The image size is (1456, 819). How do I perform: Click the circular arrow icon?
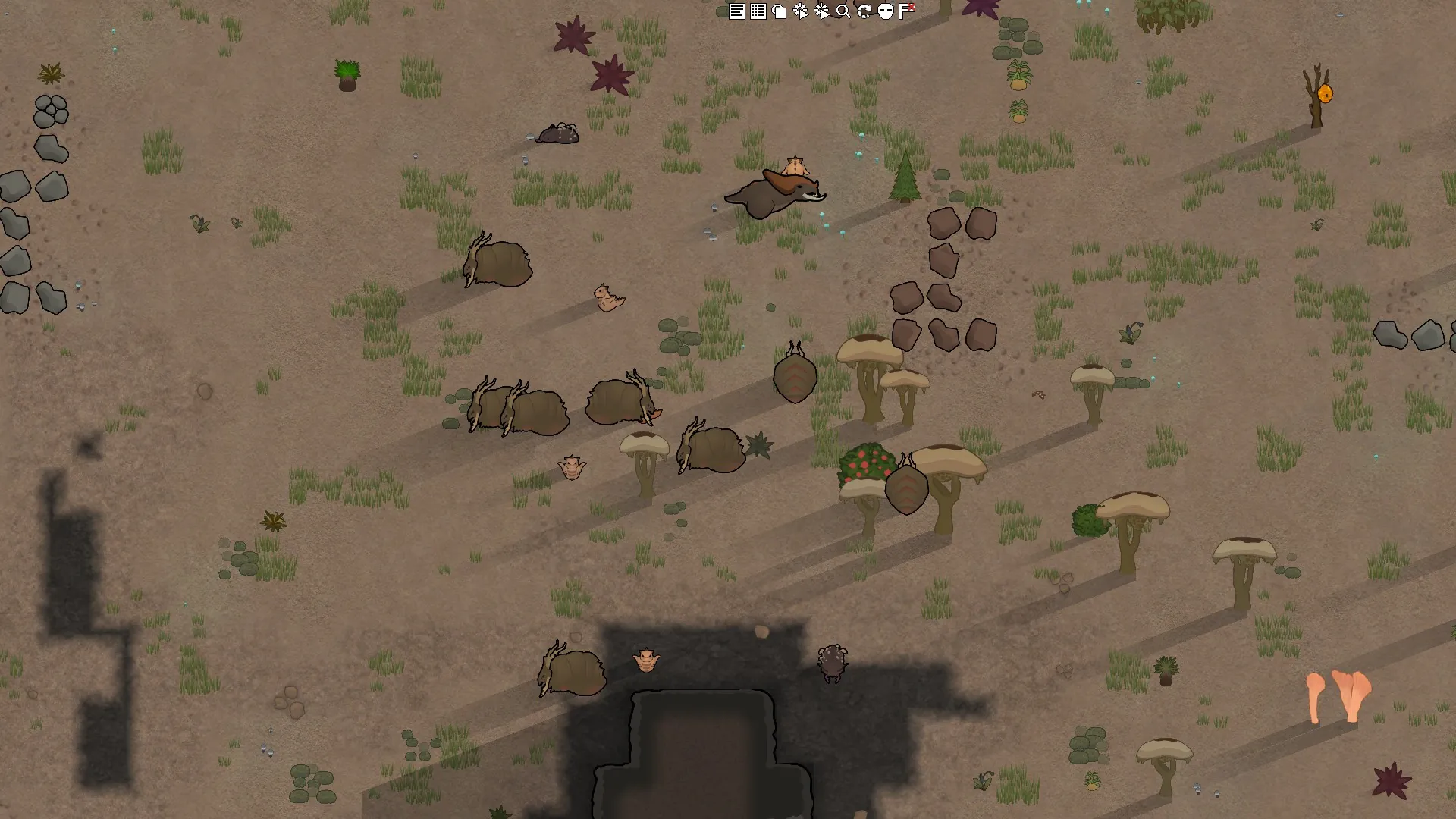(864, 11)
